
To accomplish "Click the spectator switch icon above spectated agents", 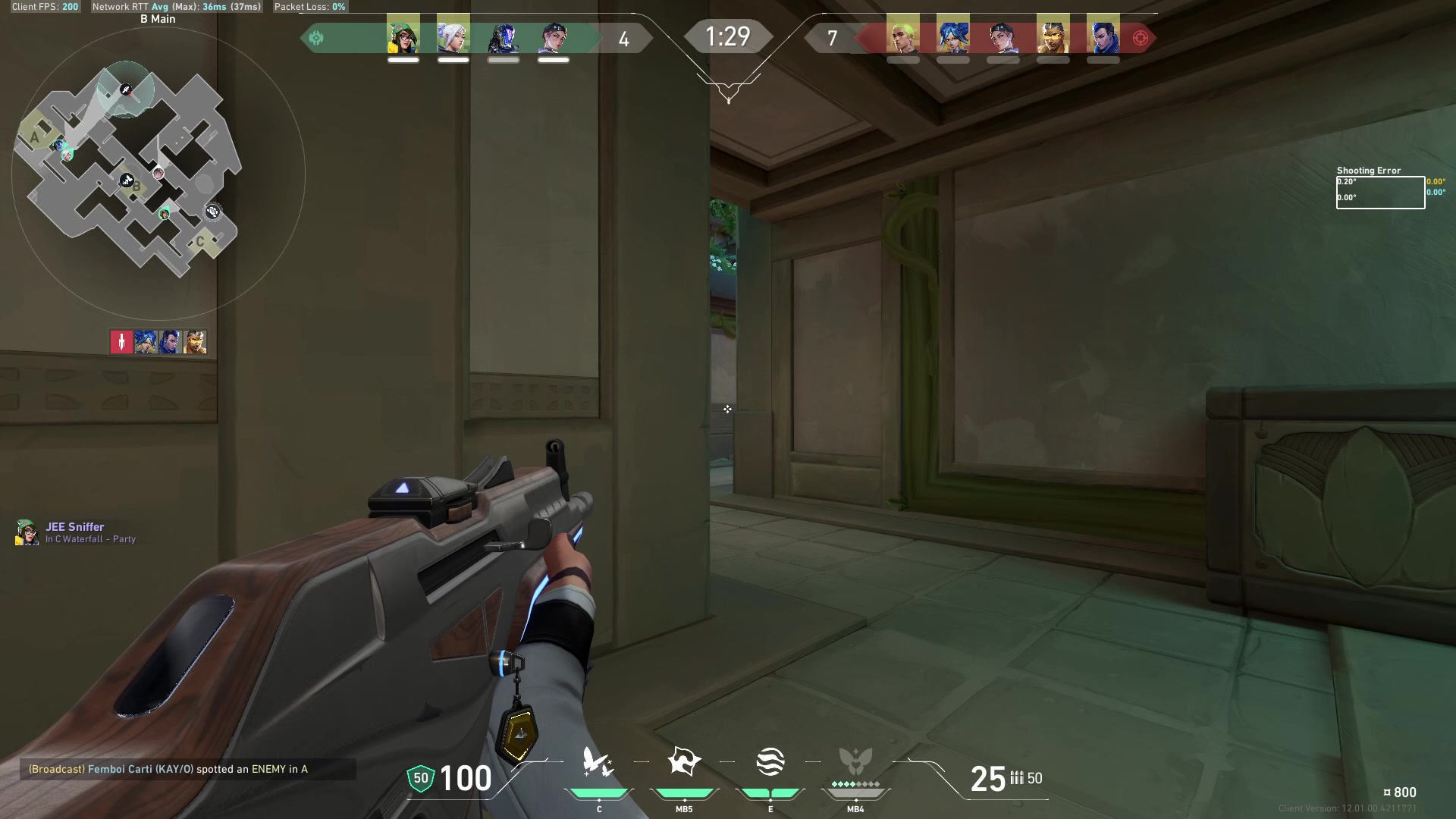I will pyautogui.click(x=121, y=341).
